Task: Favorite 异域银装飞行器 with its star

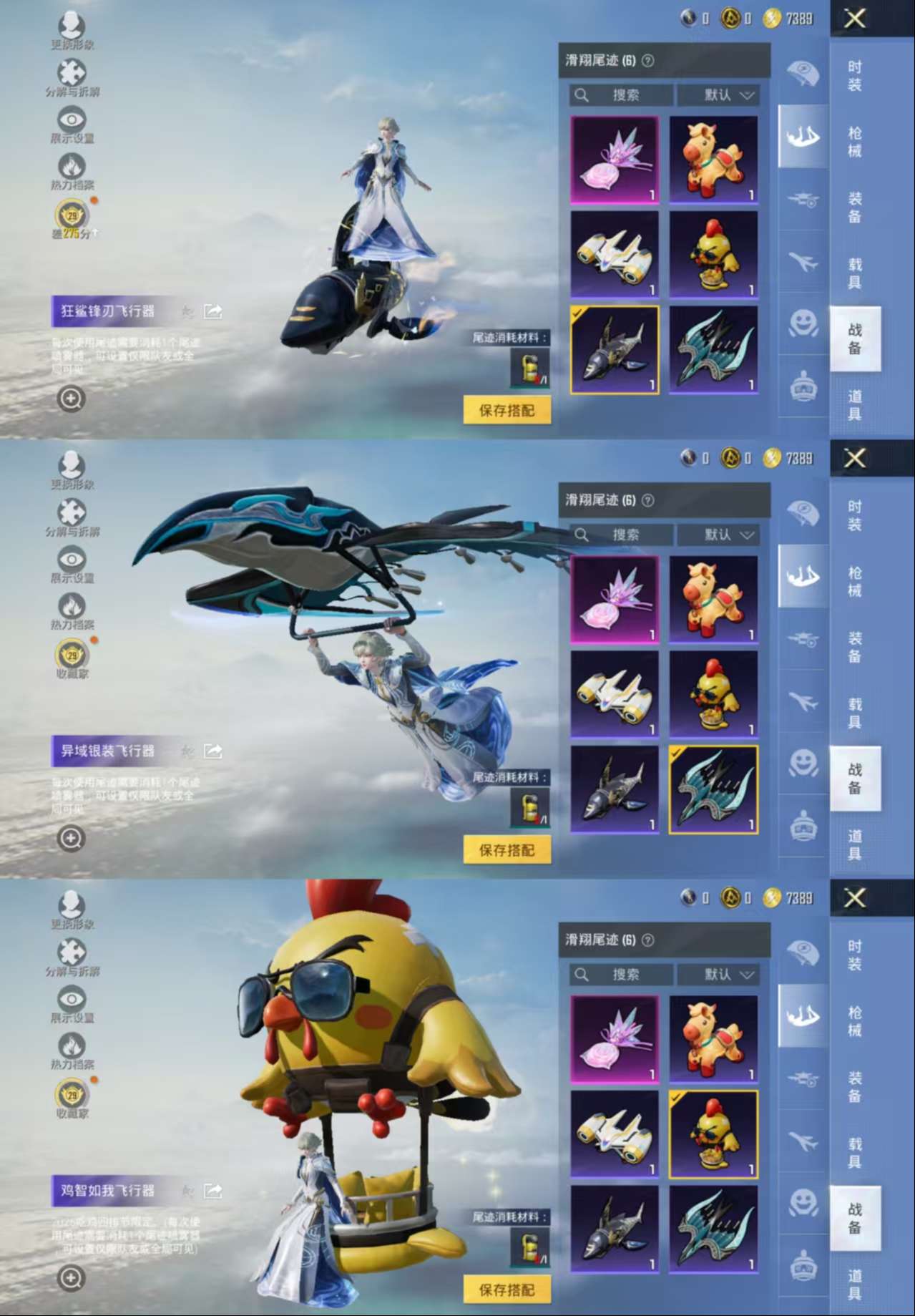Action: 187,751
